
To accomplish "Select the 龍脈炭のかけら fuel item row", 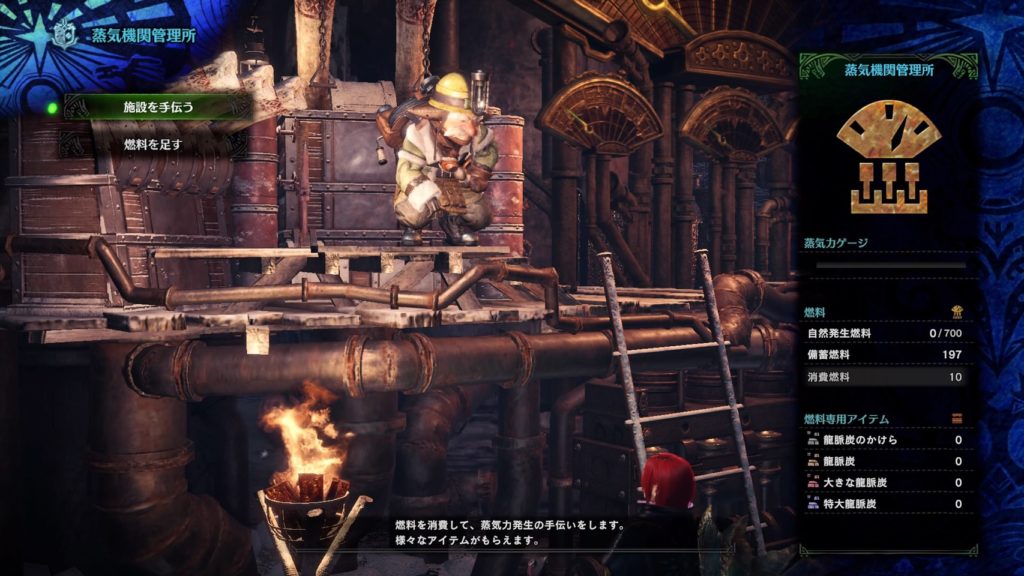I will [x=884, y=440].
